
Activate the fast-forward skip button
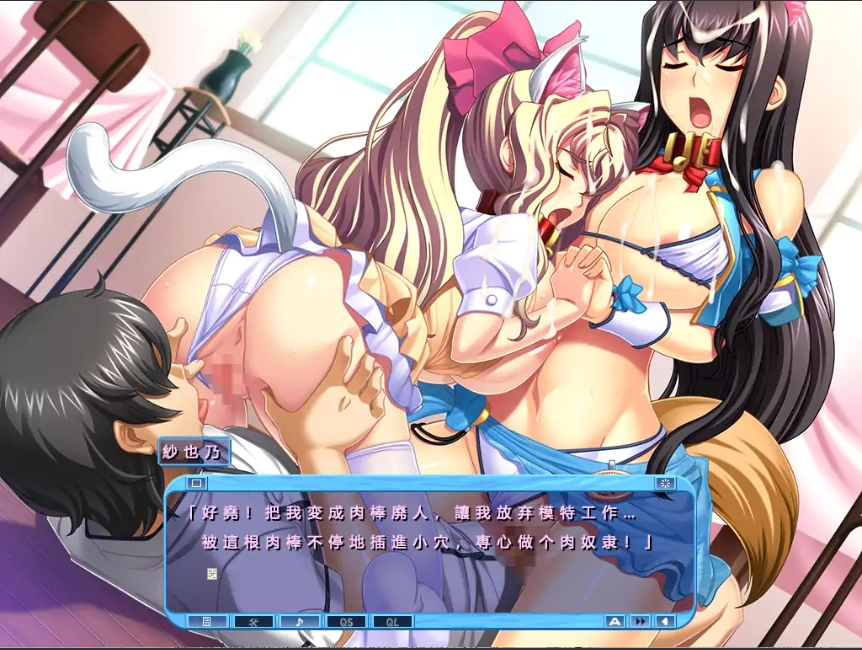pyautogui.click(x=640, y=621)
